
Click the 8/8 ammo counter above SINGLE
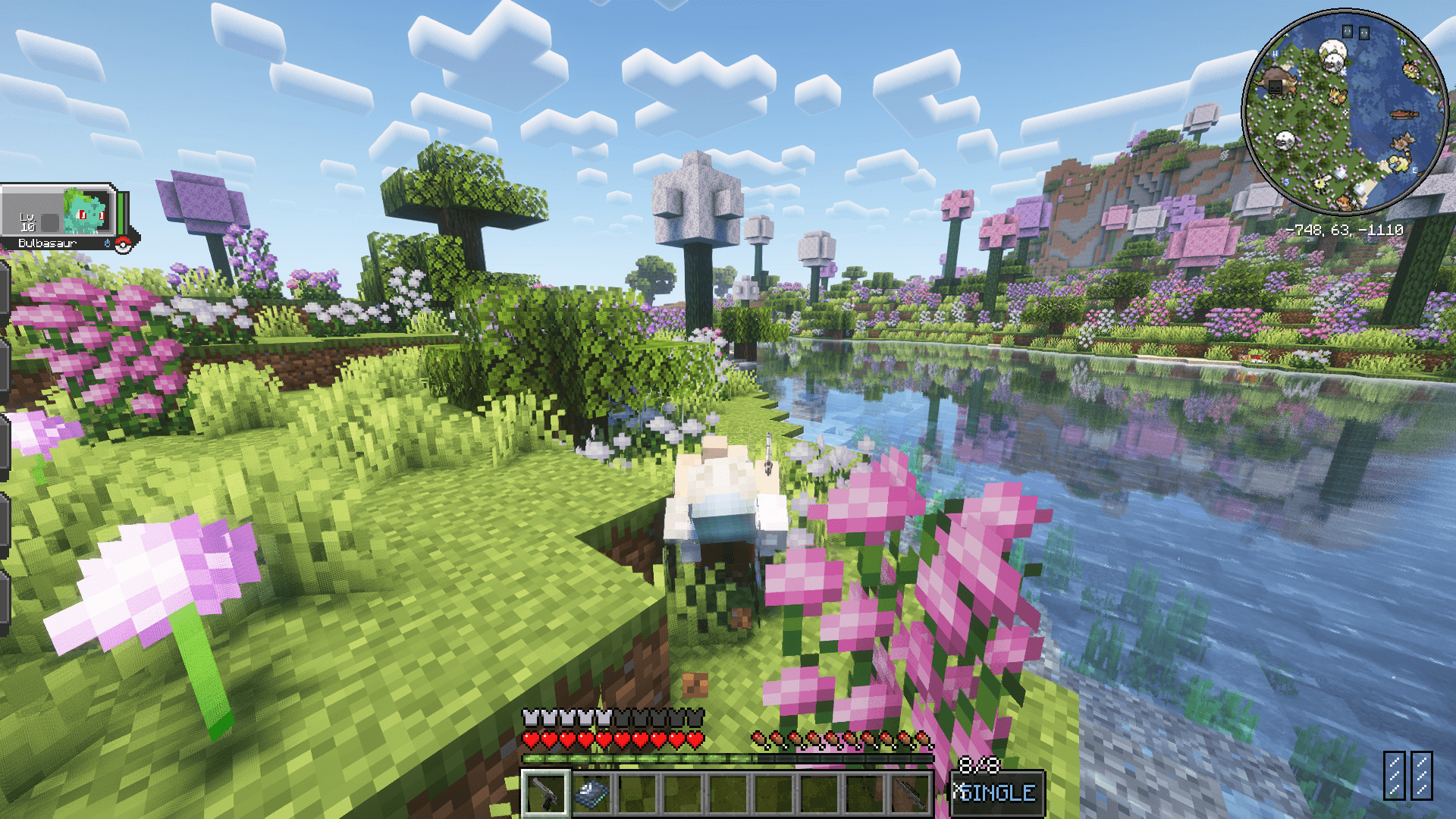(x=980, y=766)
